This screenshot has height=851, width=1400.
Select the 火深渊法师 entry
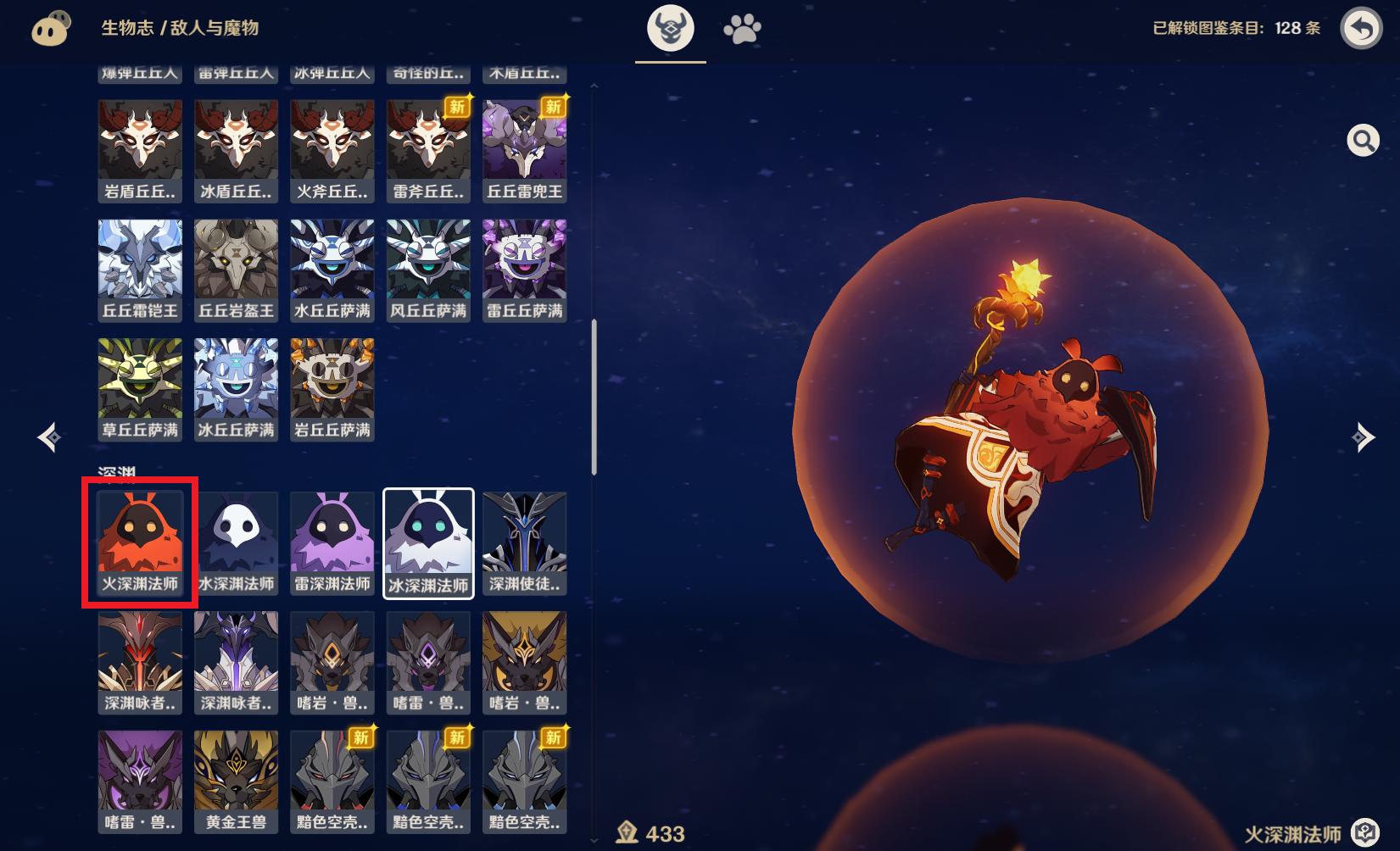tap(140, 543)
